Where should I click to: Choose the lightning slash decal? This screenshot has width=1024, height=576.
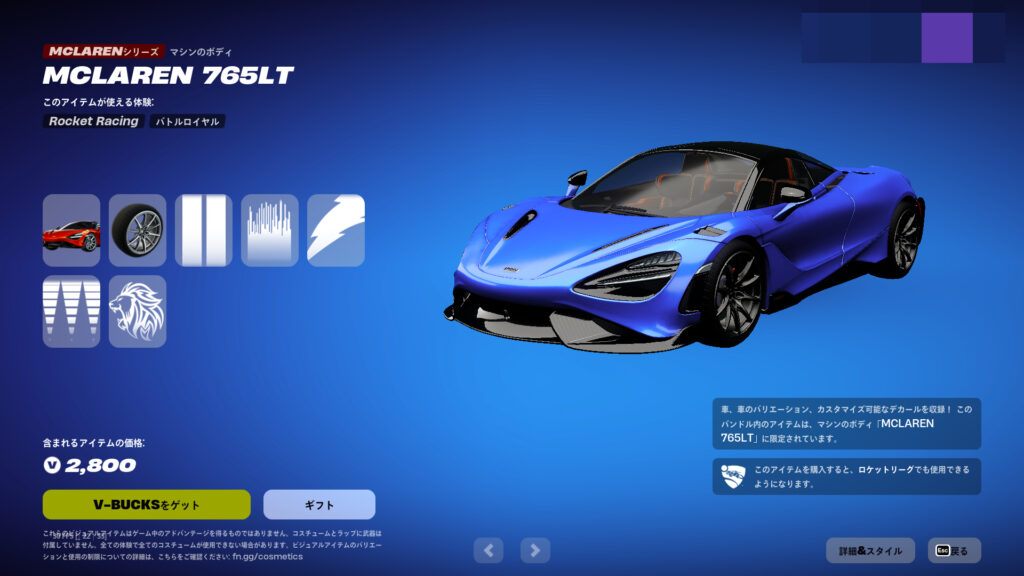[x=335, y=230]
